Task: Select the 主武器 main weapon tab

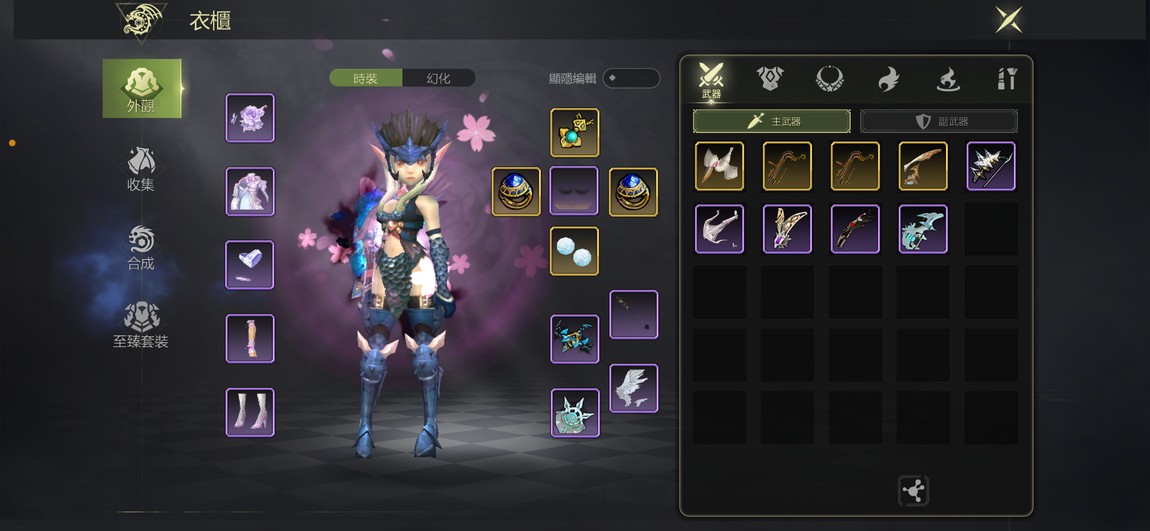Action: (x=771, y=121)
